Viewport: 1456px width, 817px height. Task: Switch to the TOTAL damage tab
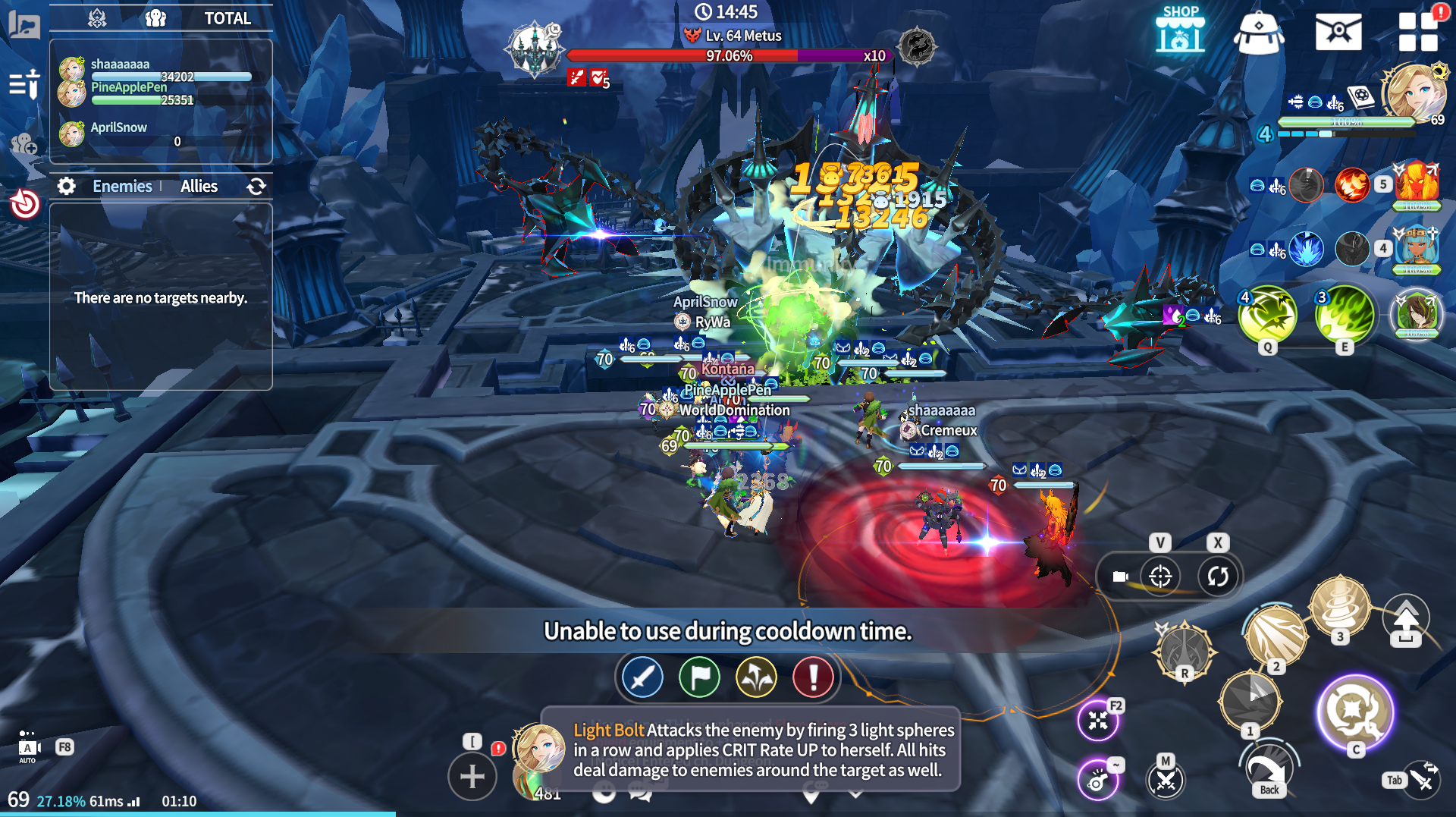click(x=227, y=18)
